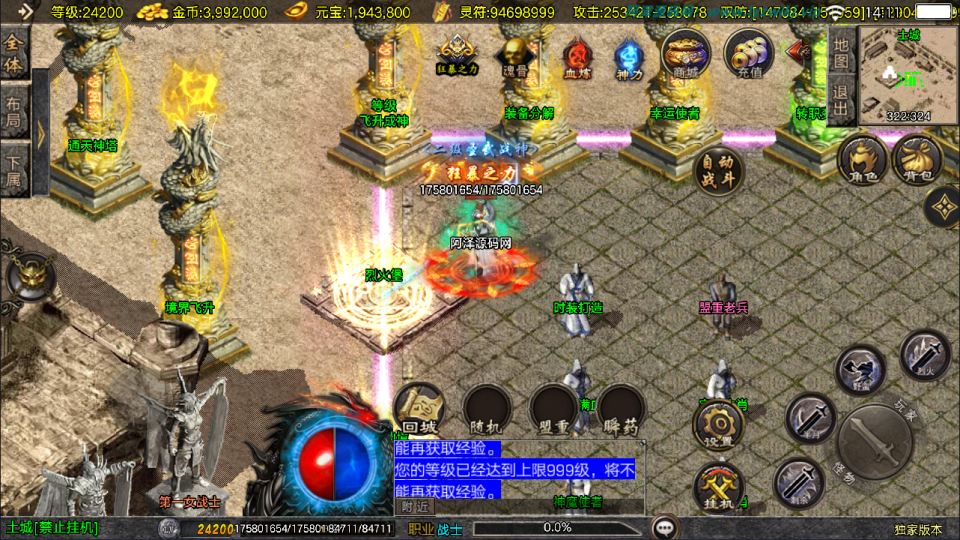Use the 回城 return-to-town scroll
This screenshot has height=540, width=960.
coord(417,408)
